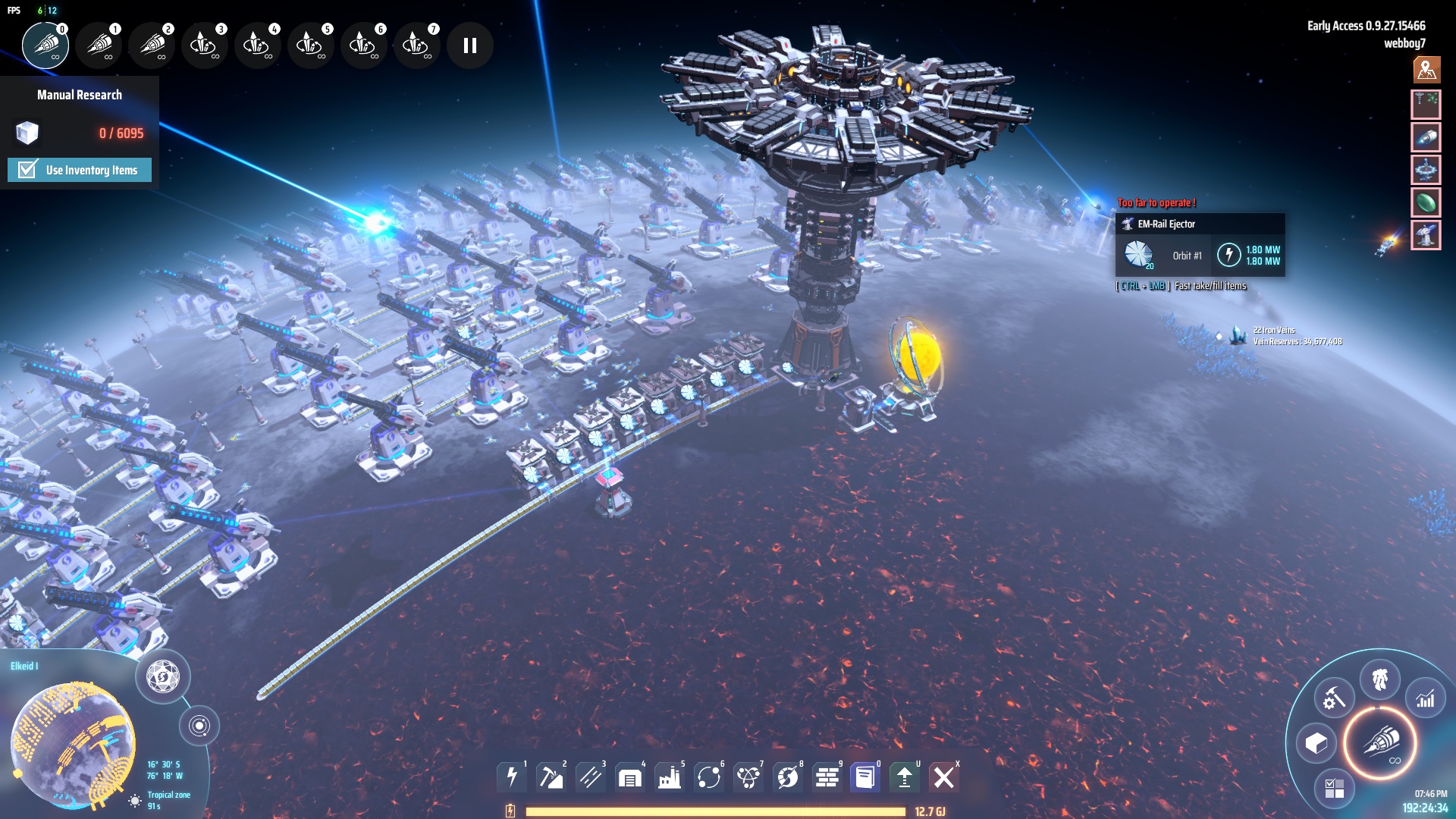Screen dimensions: 1456x819
Task: Open the factory production build category
Action: [x=670, y=777]
